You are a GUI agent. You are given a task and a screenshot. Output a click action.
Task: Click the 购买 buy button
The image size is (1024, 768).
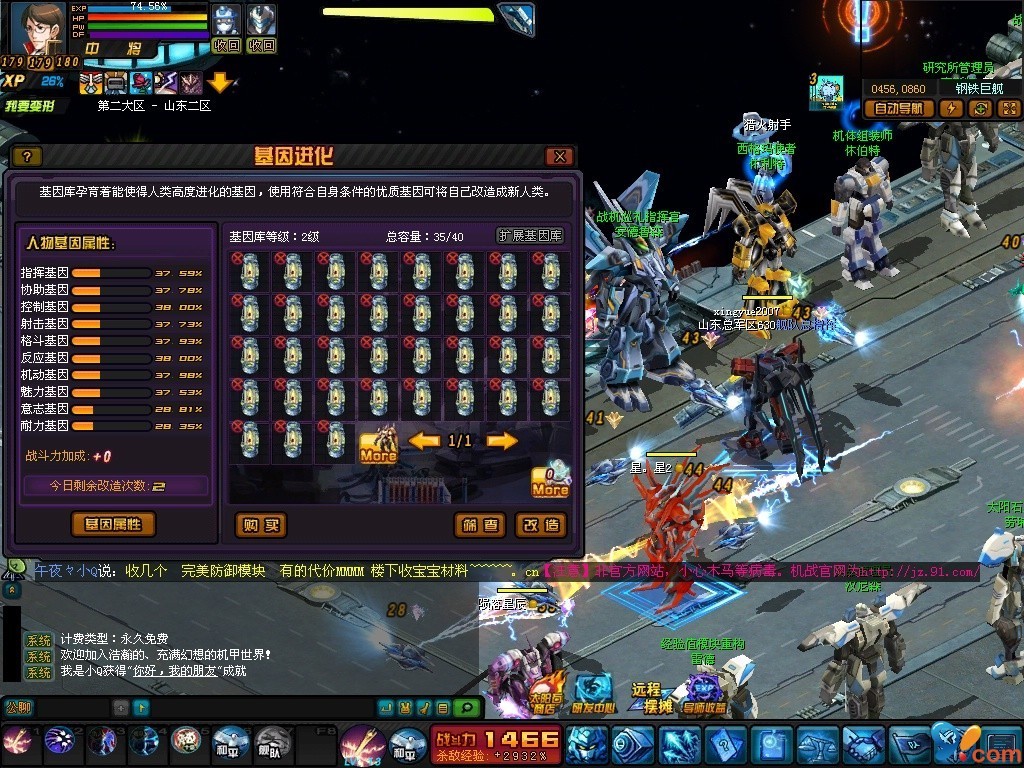tap(260, 525)
